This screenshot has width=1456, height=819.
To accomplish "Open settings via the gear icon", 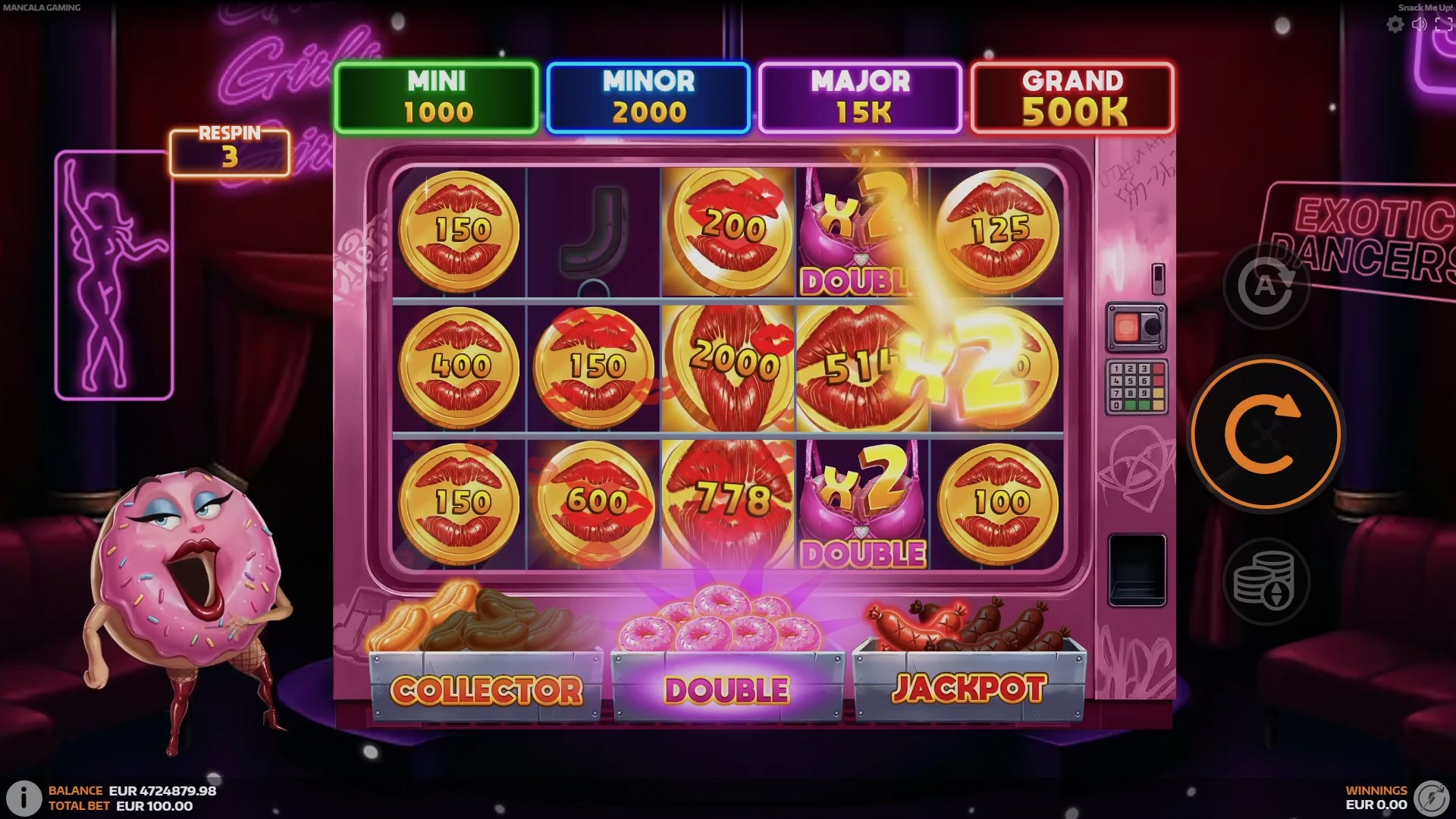I will pos(1395,25).
